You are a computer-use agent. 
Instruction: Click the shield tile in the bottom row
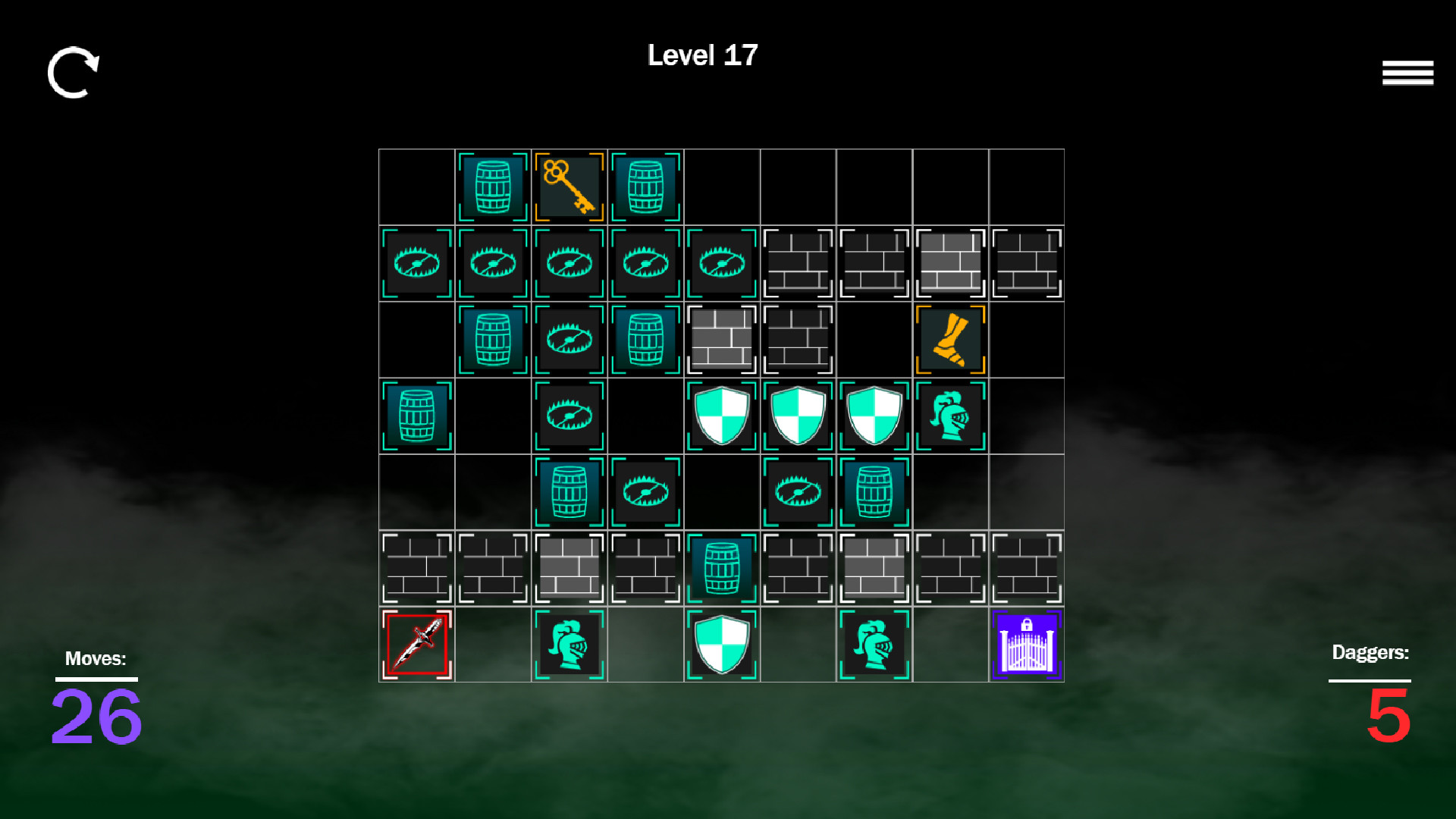point(721,643)
